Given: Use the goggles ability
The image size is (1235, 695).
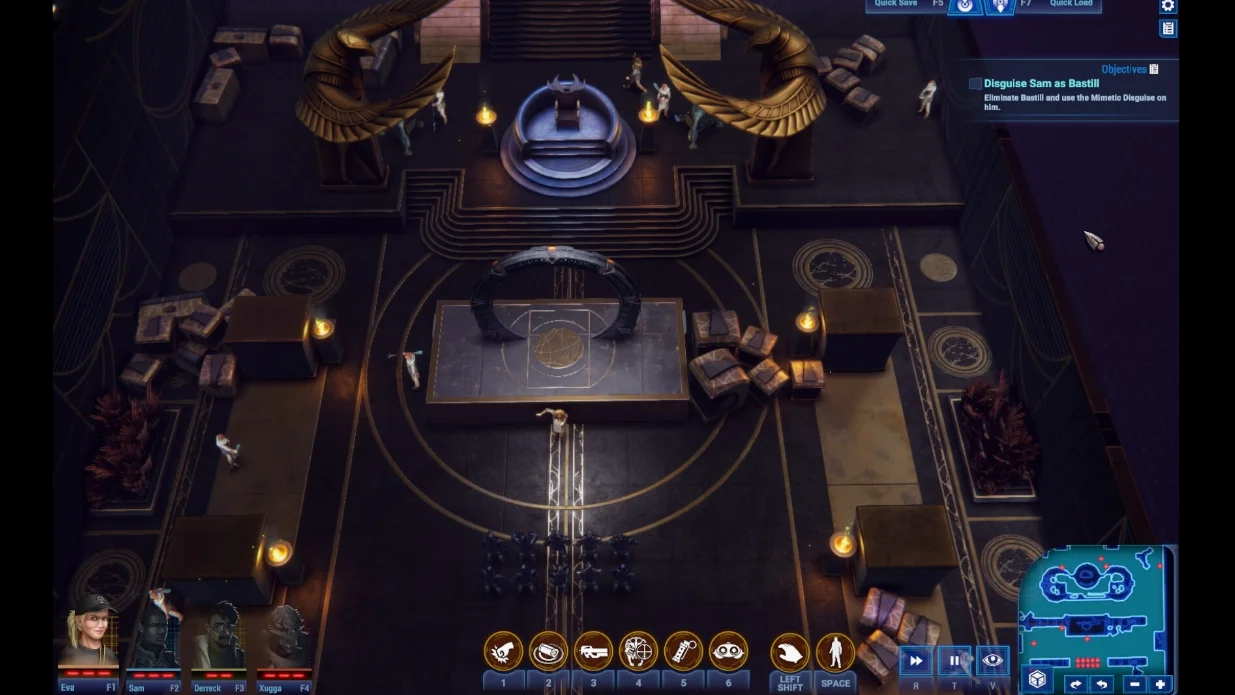Looking at the screenshot, I should tap(728, 651).
